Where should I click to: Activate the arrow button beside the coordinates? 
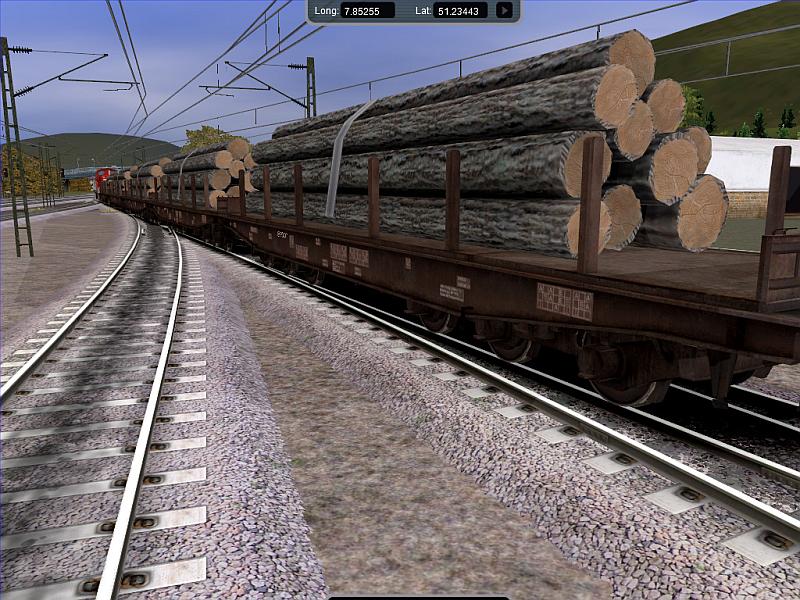point(504,11)
